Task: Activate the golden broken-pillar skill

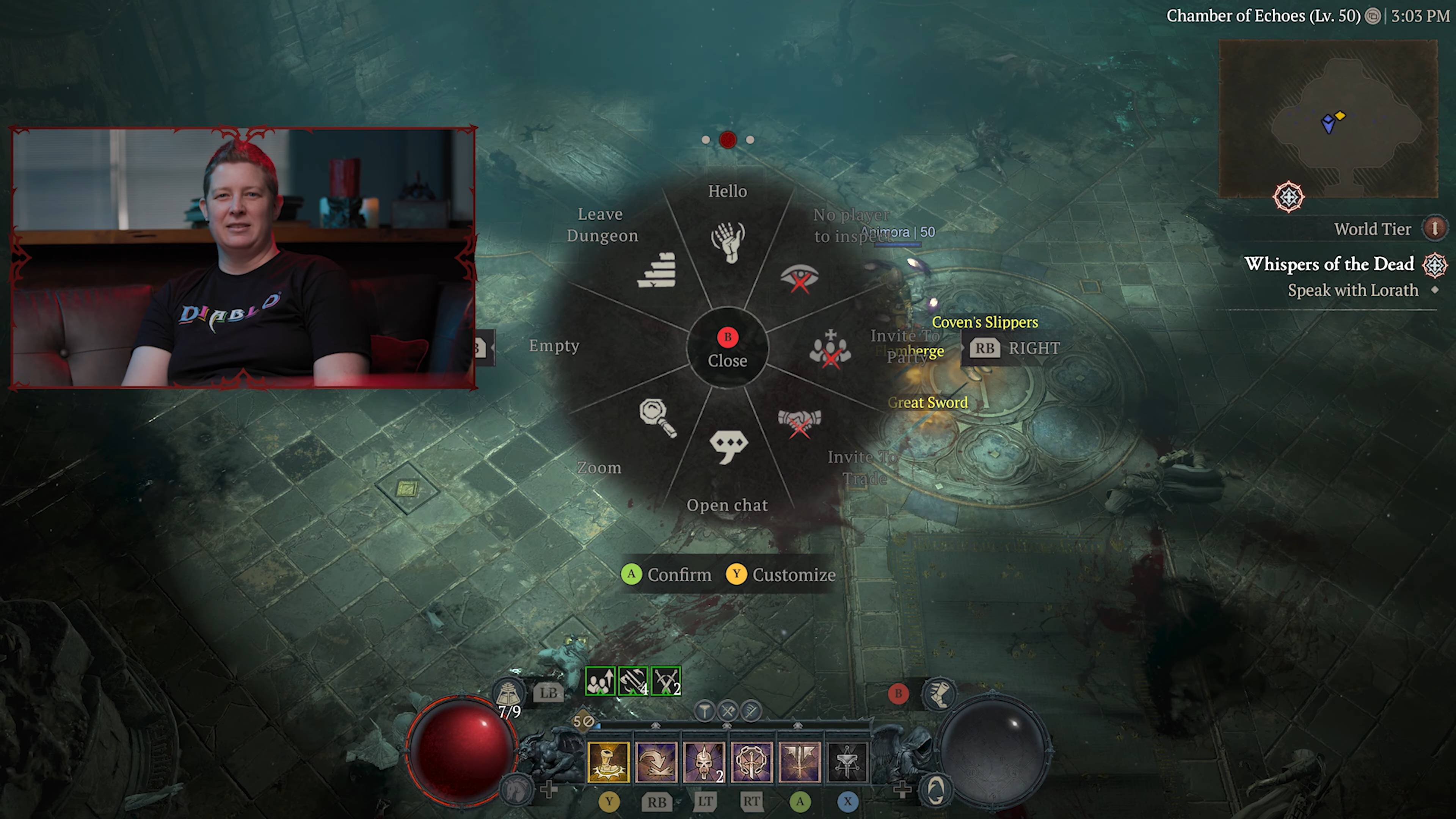Action: click(608, 762)
